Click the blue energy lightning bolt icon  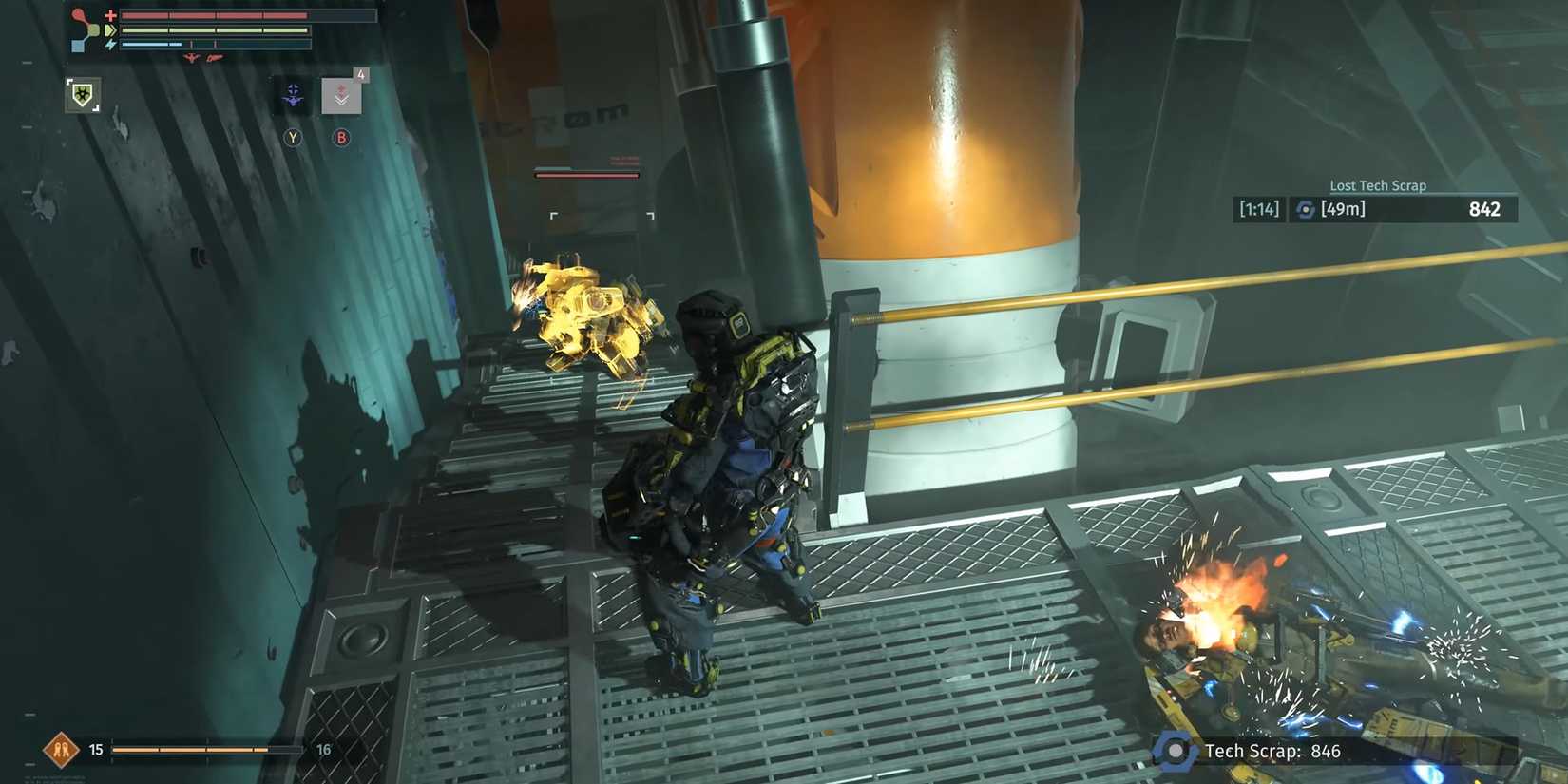tap(109, 44)
